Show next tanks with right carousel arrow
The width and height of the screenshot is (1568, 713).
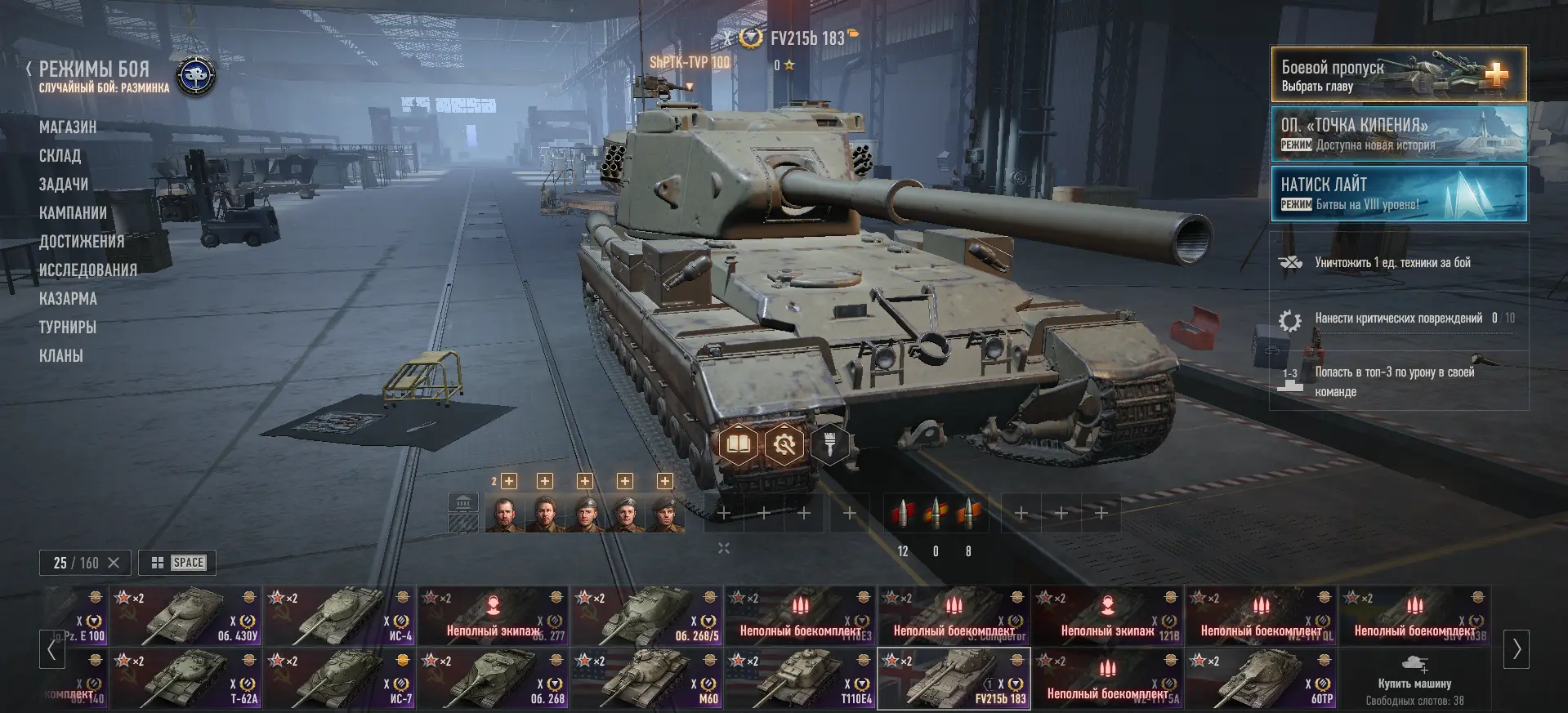coord(1517,649)
